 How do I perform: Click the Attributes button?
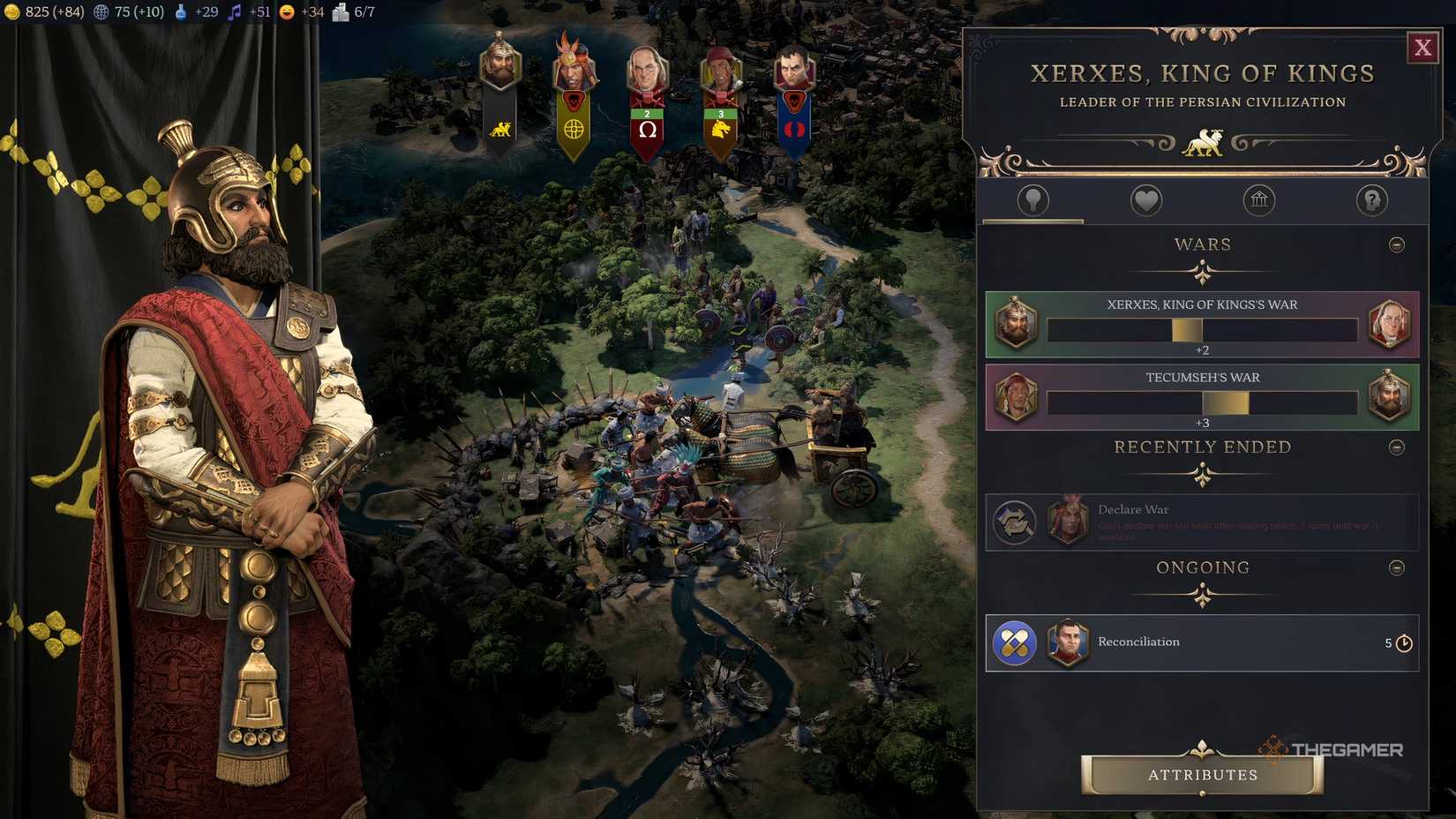1202,775
